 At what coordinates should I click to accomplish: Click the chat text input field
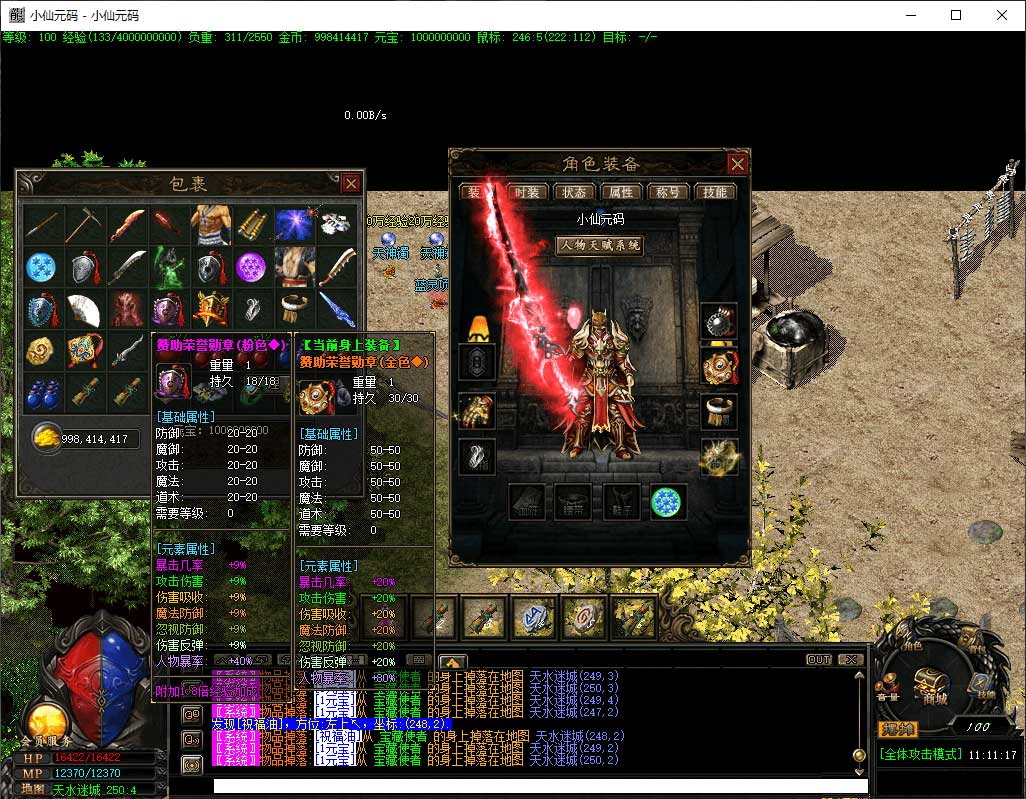pyautogui.click(x=530, y=786)
